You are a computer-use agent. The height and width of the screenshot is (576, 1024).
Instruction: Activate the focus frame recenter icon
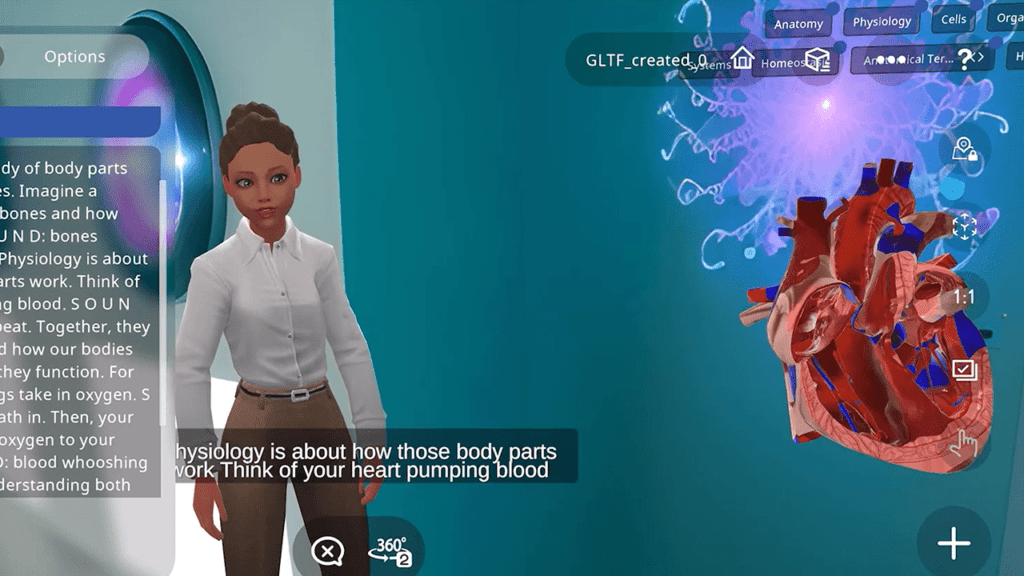click(x=964, y=226)
